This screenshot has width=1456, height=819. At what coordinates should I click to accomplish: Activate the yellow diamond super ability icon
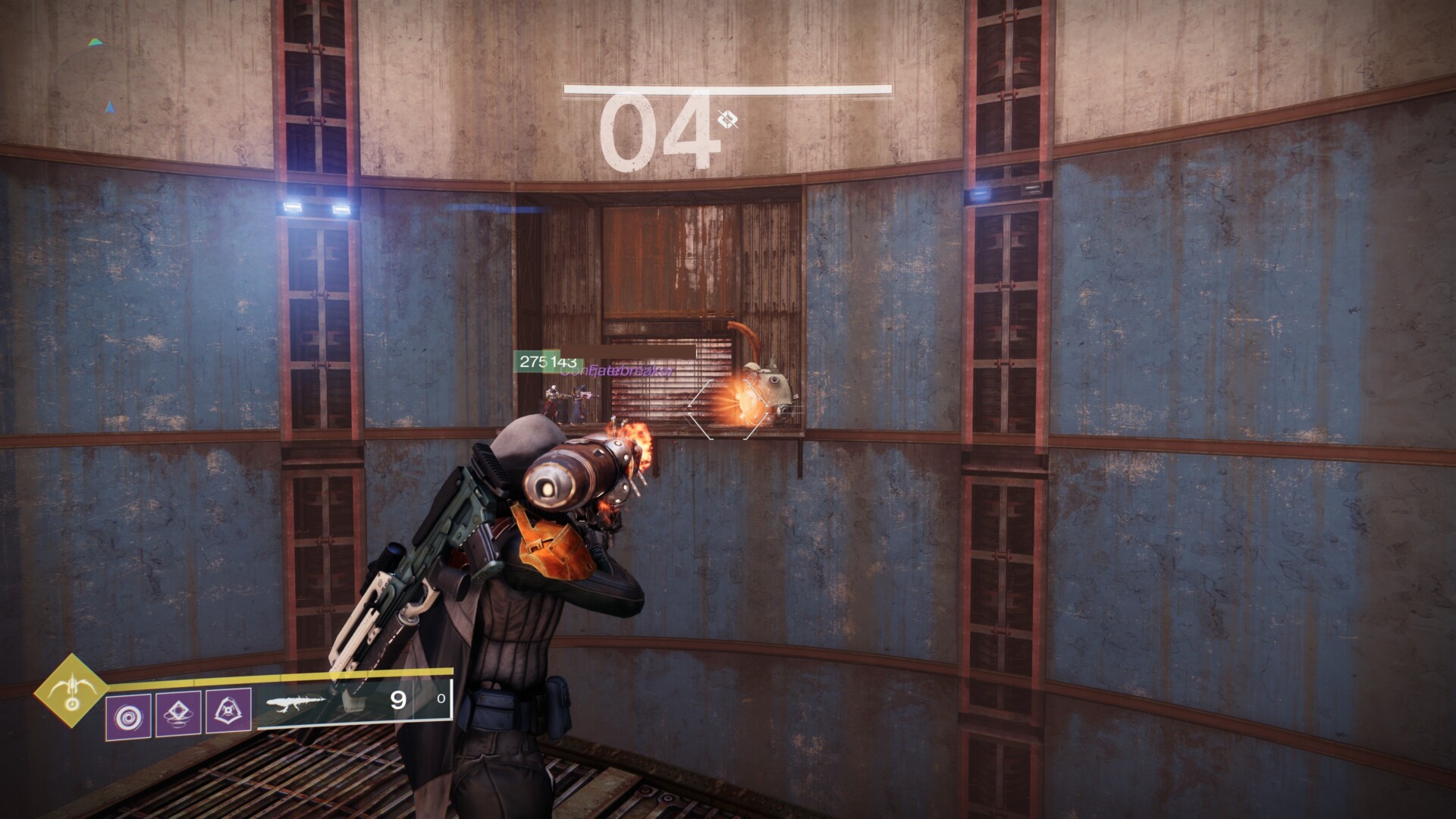72,690
